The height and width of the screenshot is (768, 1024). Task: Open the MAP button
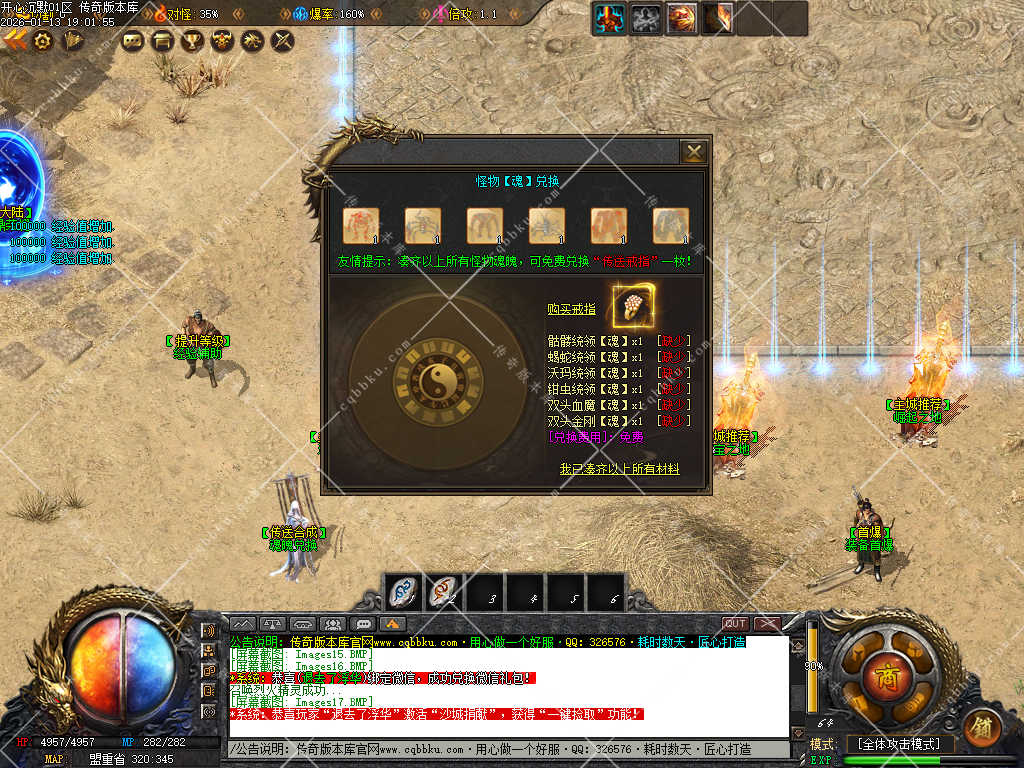click(x=55, y=759)
